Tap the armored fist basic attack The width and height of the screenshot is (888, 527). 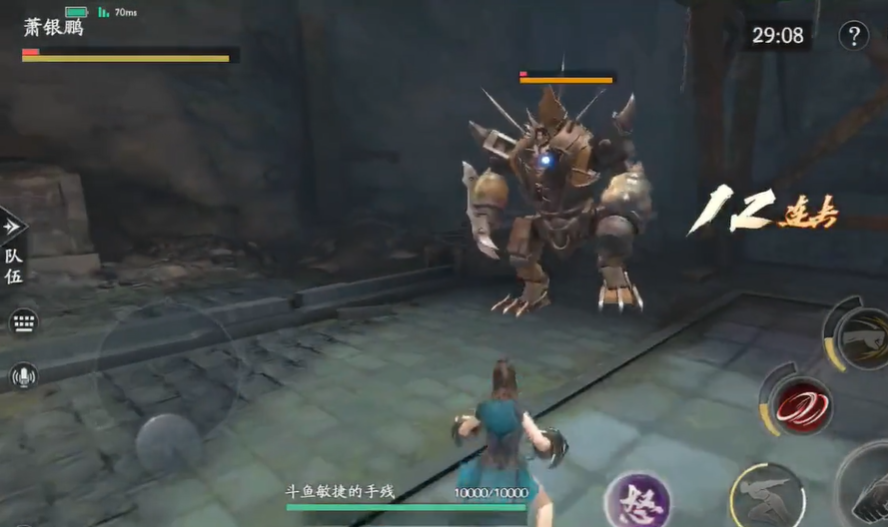click(870, 490)
